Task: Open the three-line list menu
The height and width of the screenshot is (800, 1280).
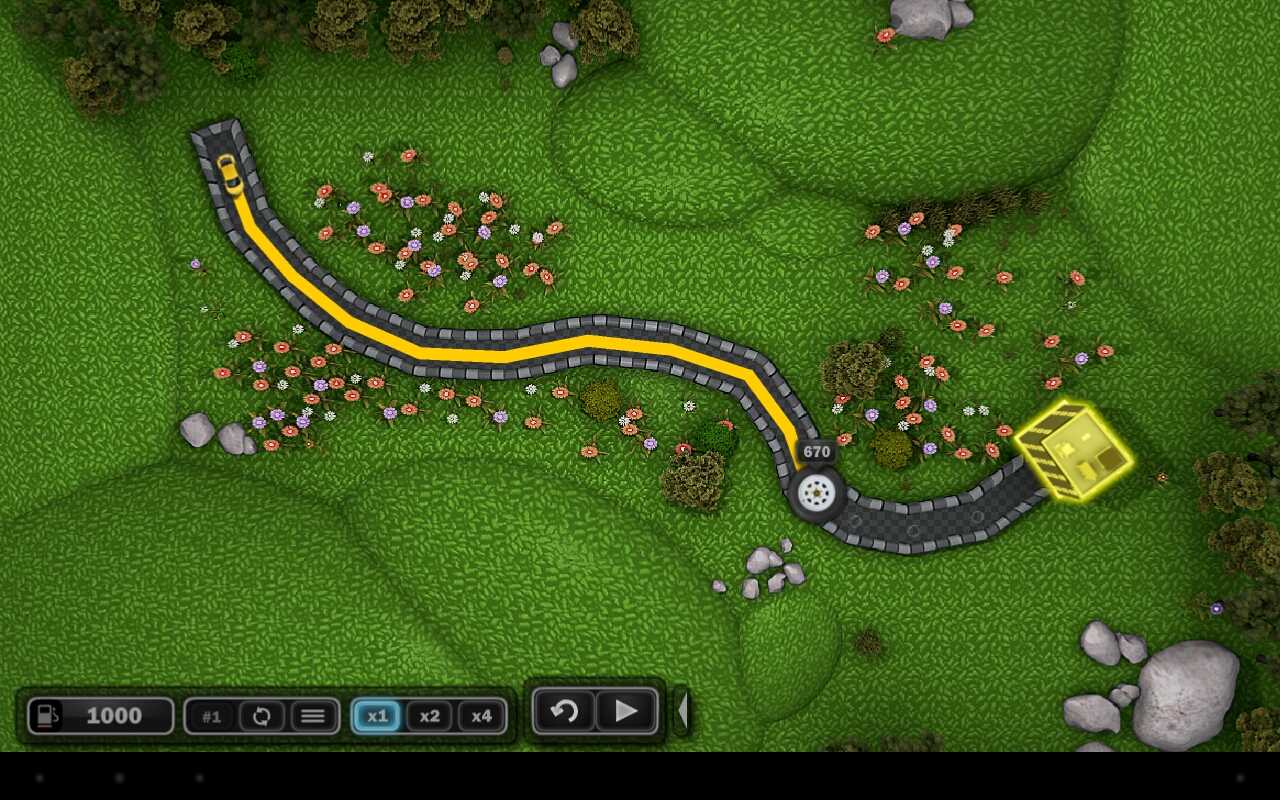Action: (x=313, y=716)
